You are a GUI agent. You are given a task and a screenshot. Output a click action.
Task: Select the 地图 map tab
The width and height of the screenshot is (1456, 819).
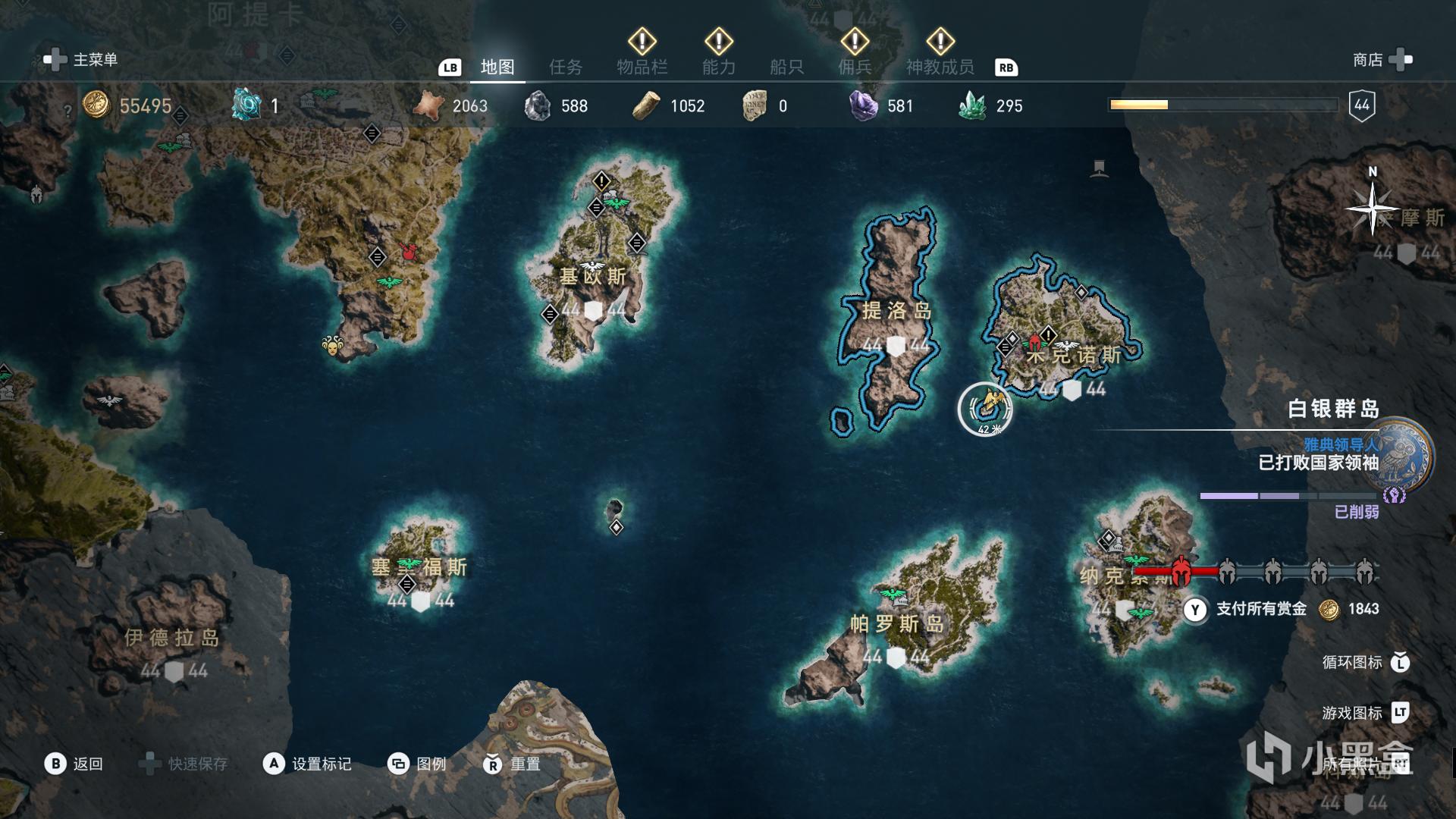[x=497, y=67]
